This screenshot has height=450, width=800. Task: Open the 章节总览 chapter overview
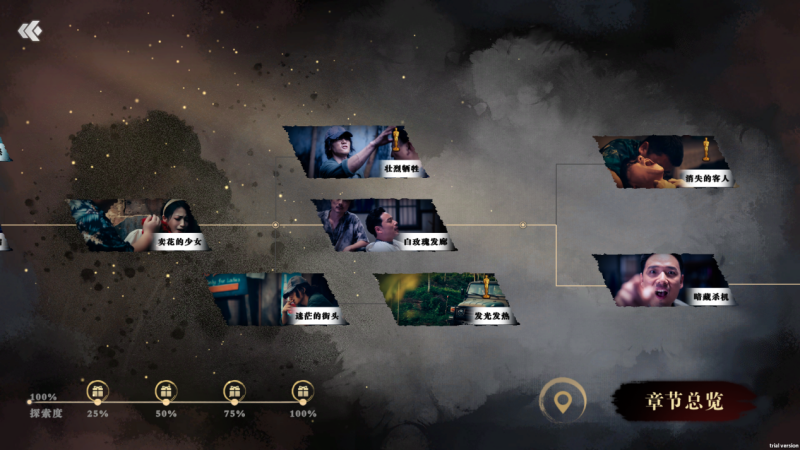[684, 401]
